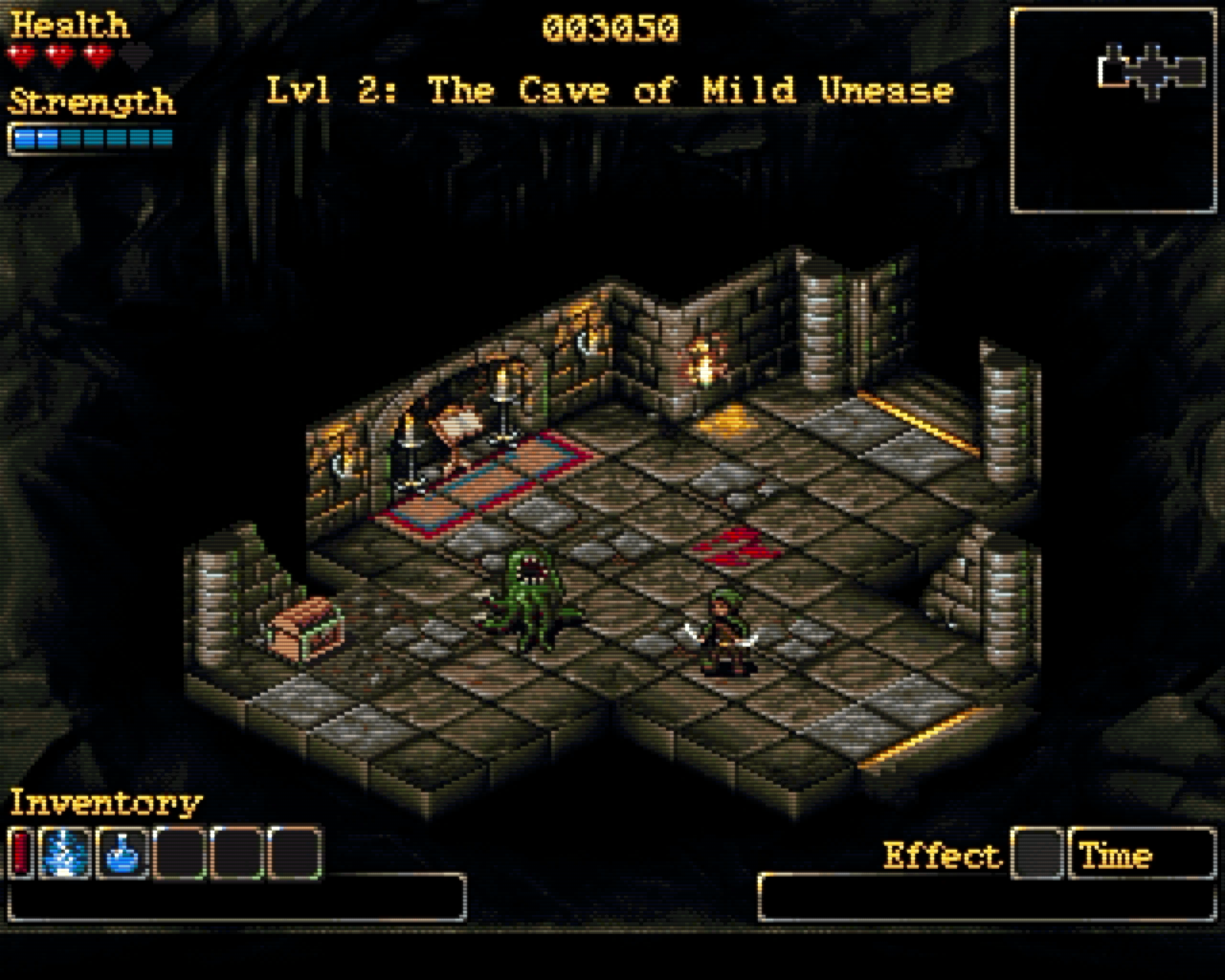Use the blue swirling magic item slot

coord(65,854)
